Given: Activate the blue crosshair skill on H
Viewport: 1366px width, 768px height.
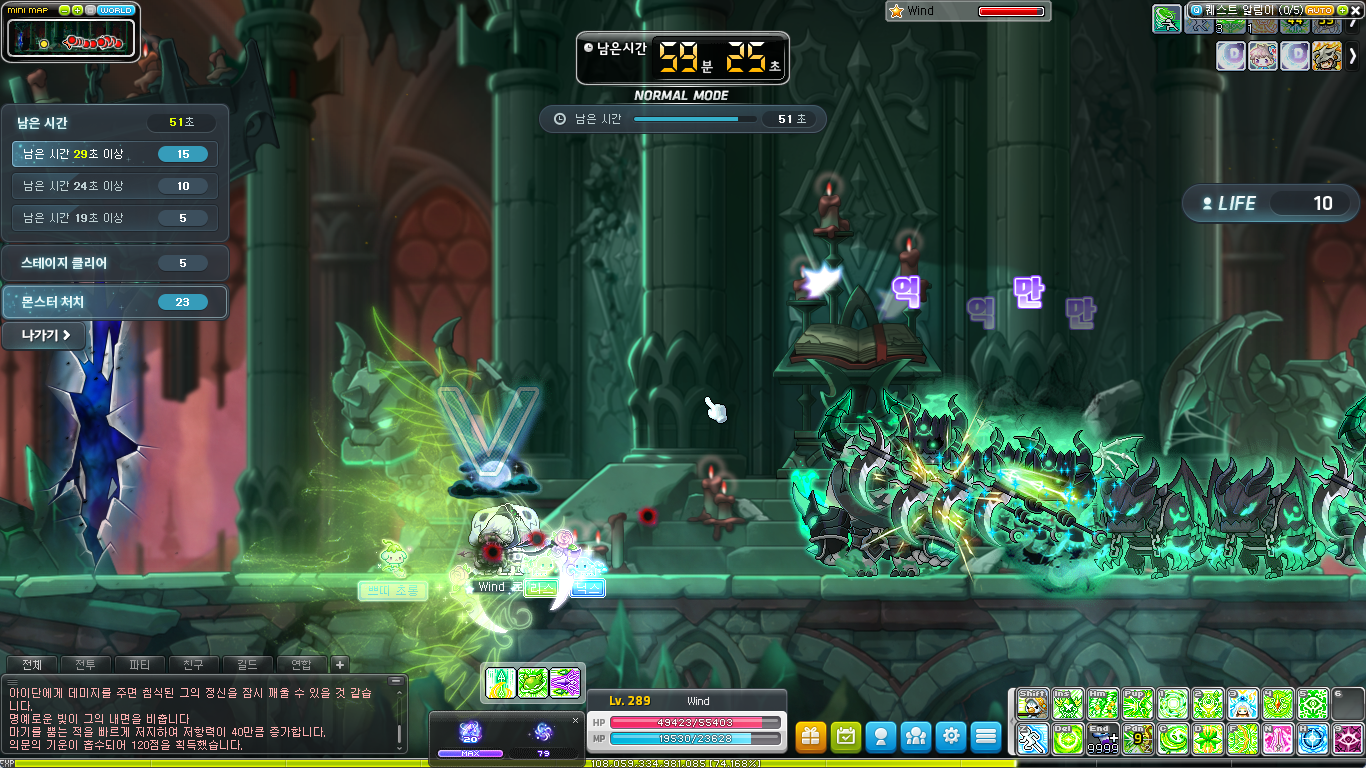Looking at the screenshot, I should tap(1313, 740).
